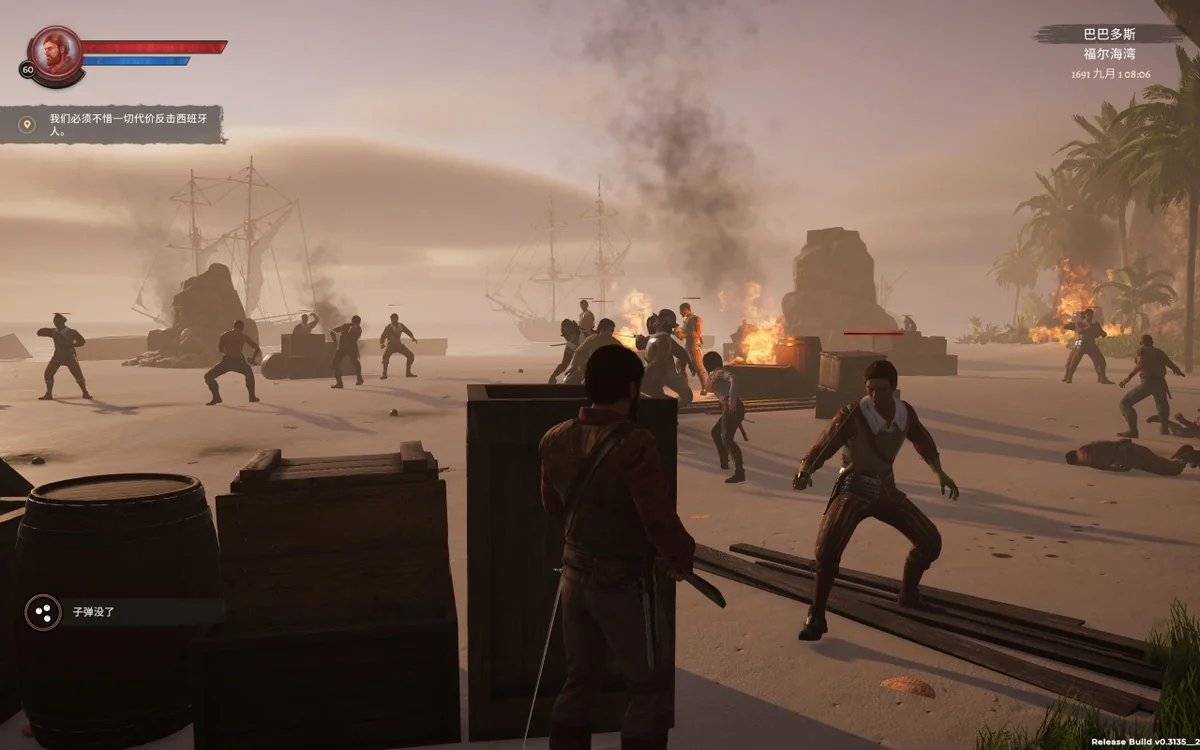
Task: Click the out-of-ammo bullet icon
Action: click(x=43, y=611)
